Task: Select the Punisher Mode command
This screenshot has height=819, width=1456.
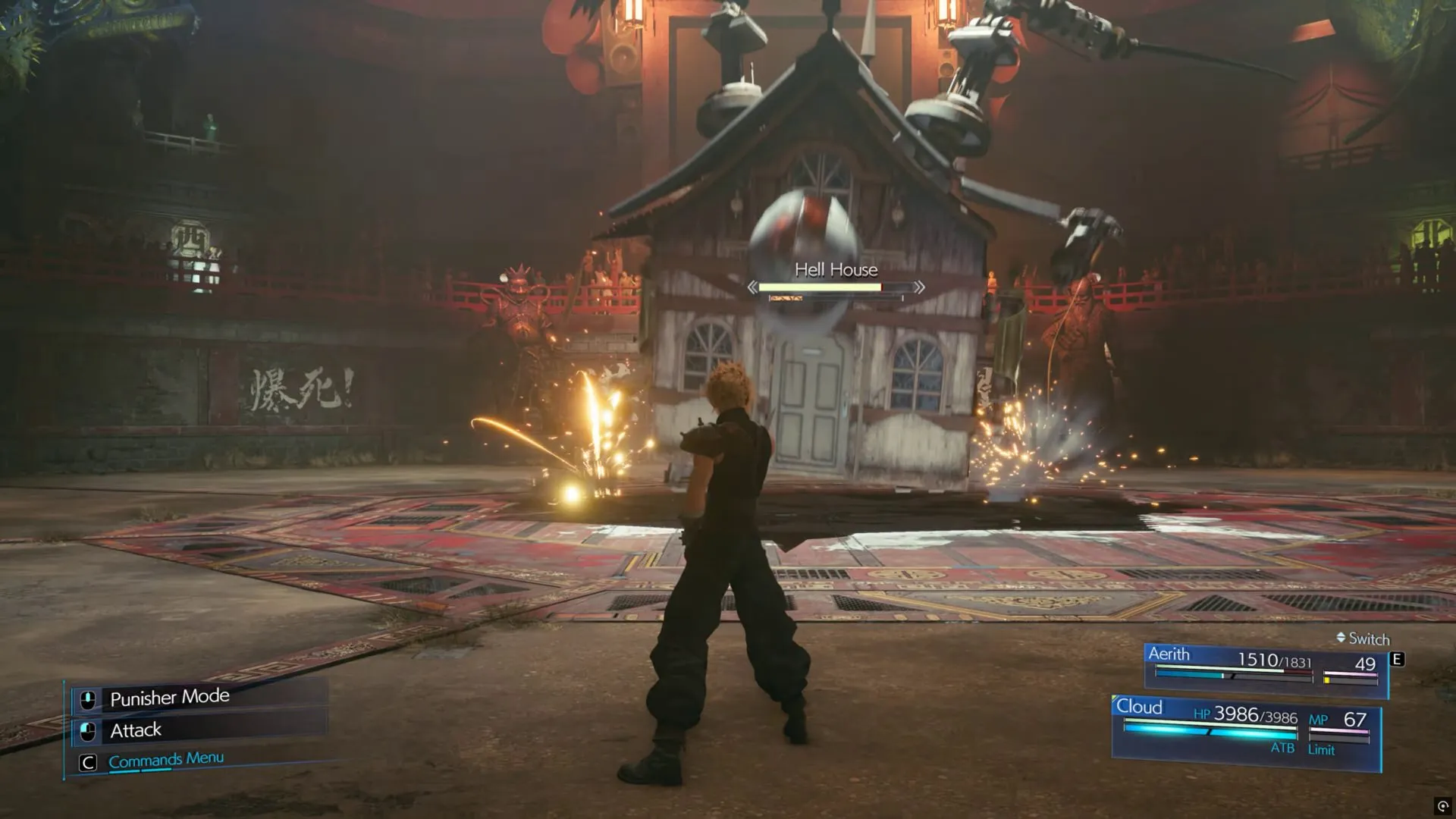Action: click(169, 697)
